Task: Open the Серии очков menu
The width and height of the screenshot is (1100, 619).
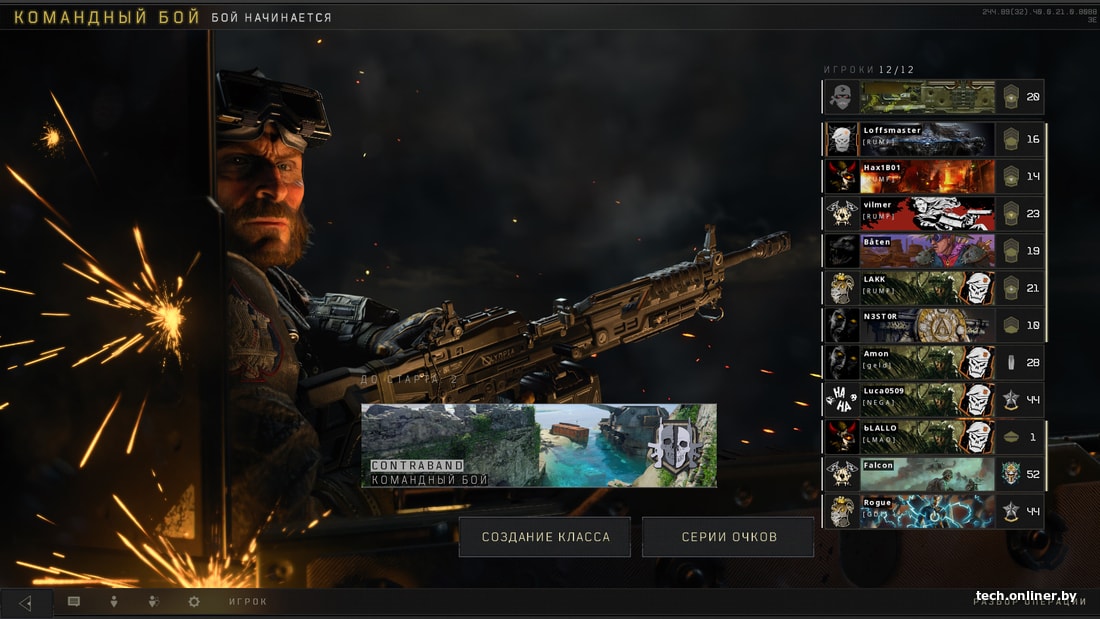Action: 728,537
